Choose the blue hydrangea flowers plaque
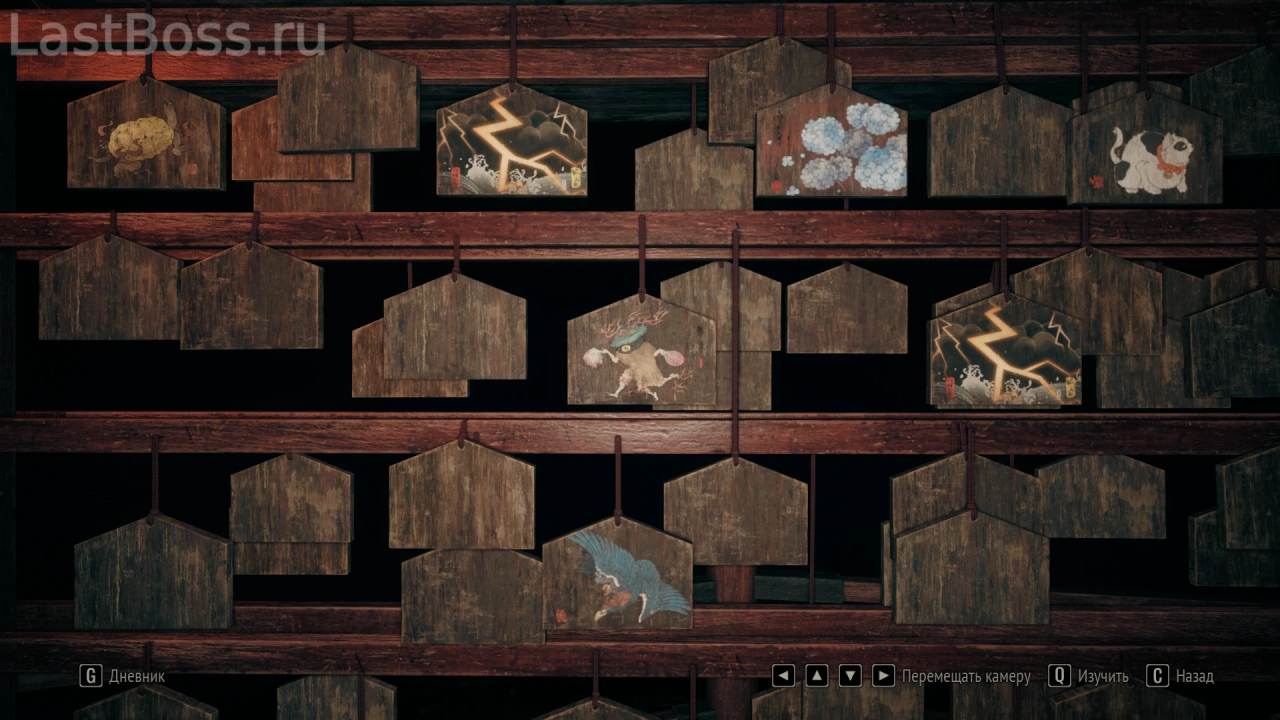 pos(832,146)
